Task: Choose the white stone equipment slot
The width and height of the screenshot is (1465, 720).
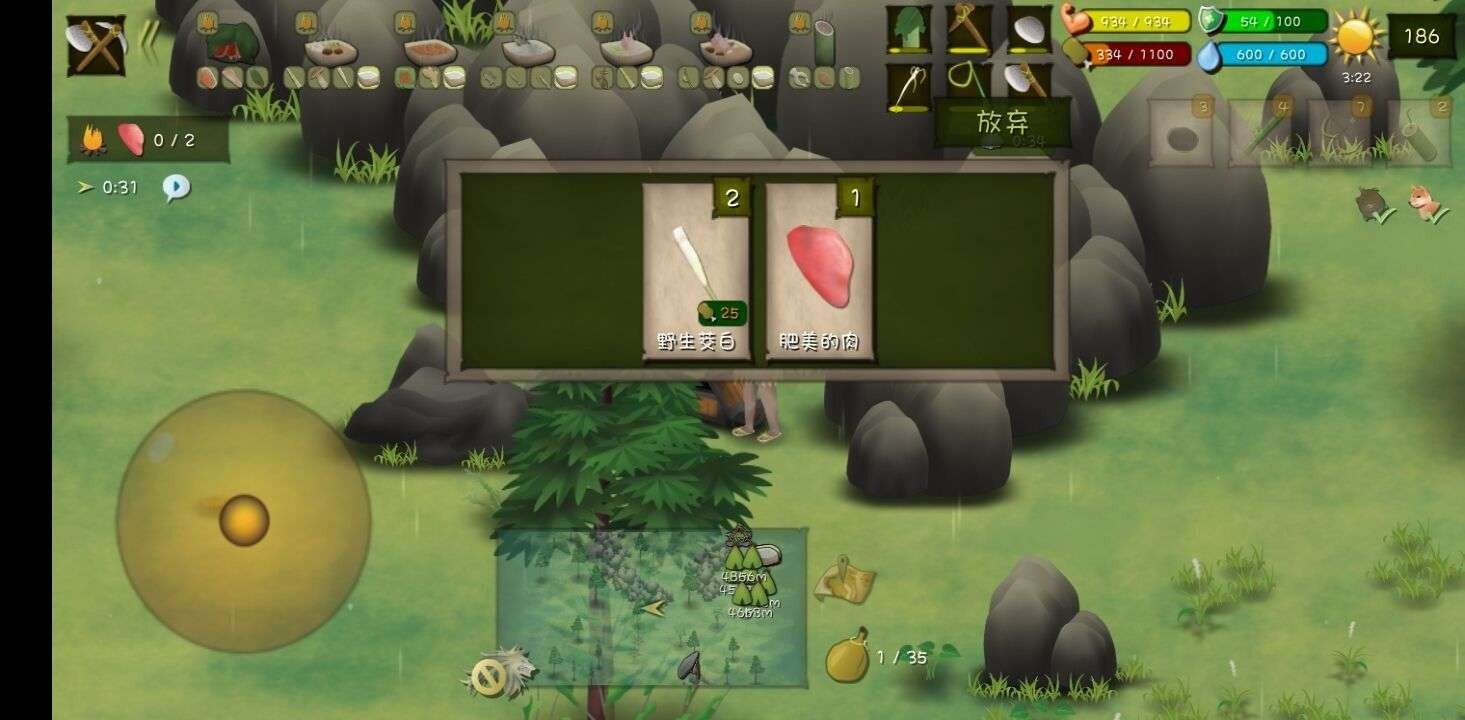Action: click(x=1026, y=30)
